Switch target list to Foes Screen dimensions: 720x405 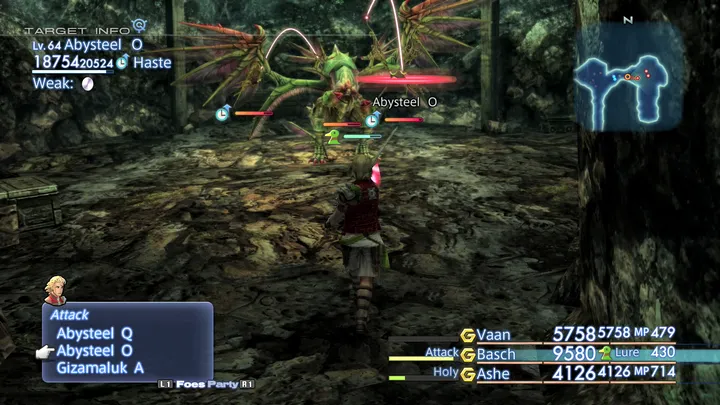(x=194, y=384)
